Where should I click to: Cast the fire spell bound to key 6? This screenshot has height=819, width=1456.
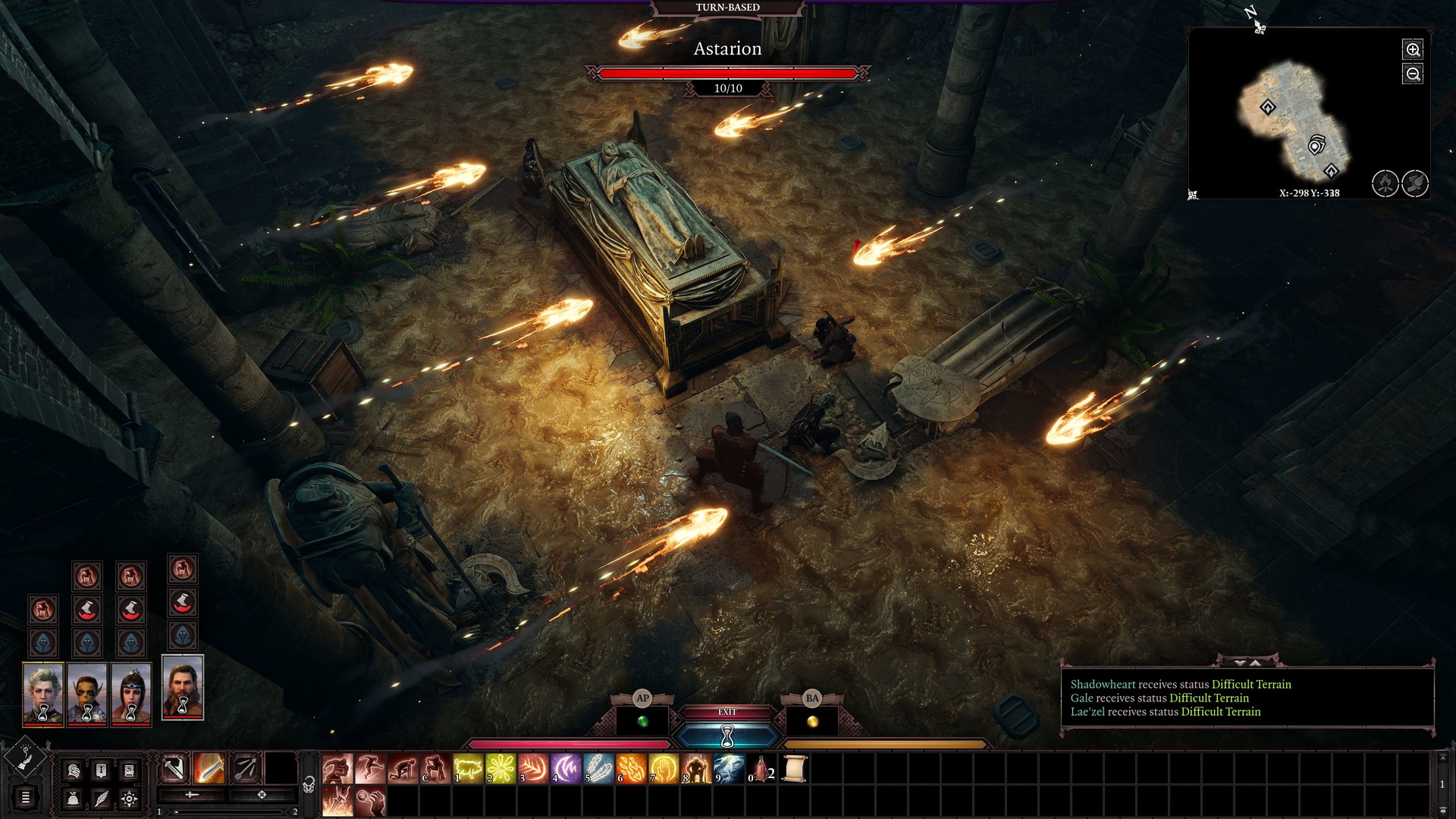[x=632, y=769]
